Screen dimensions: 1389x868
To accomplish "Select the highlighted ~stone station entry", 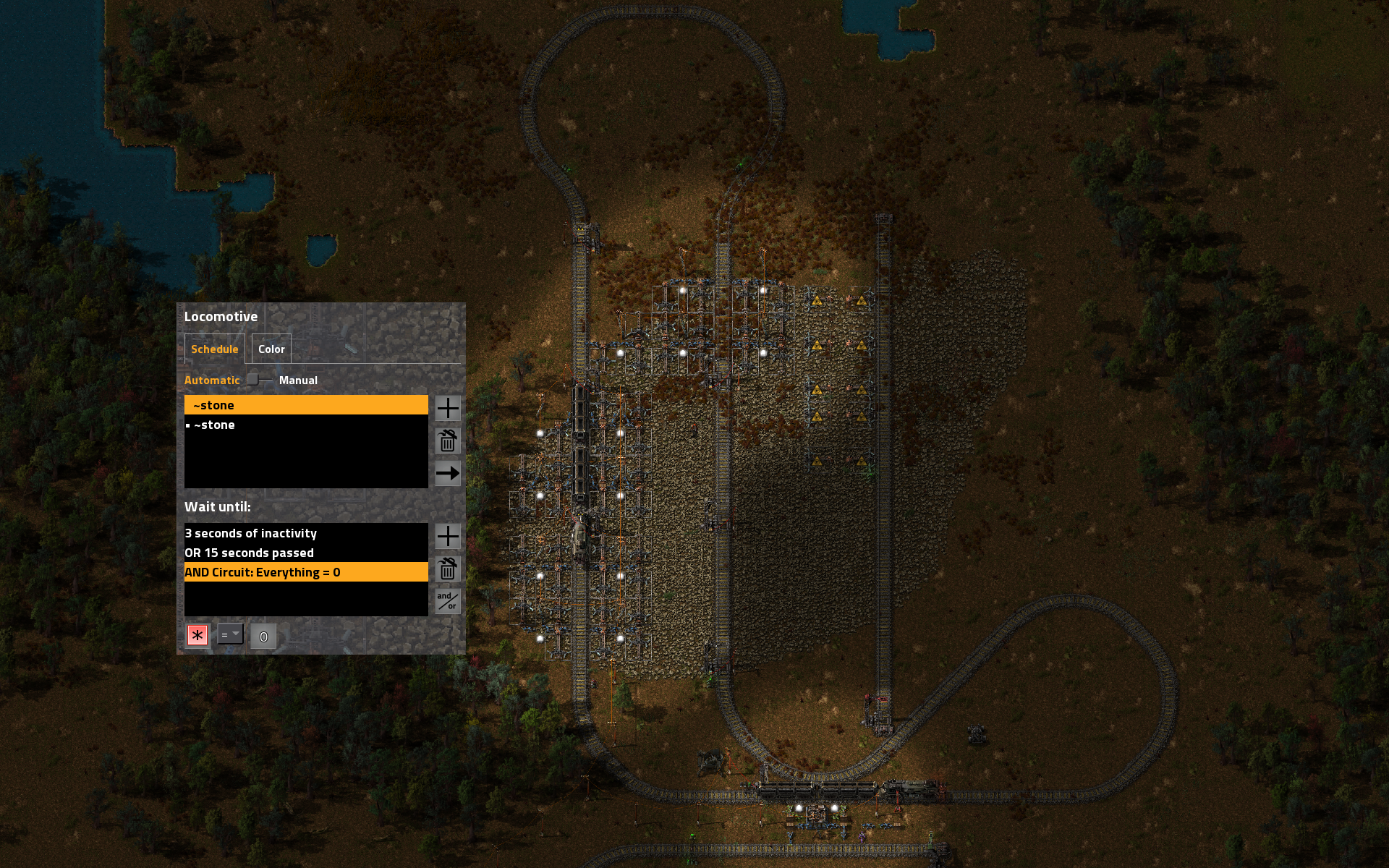I will pyautogui.click(x=305, y=404).
